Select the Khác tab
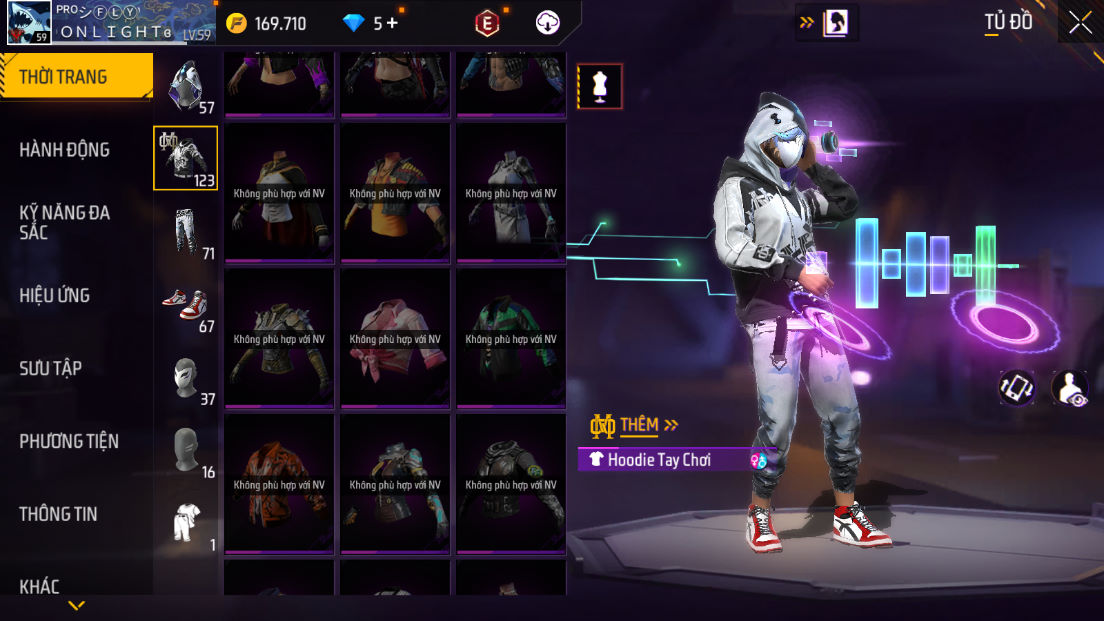This screenshot has height=621, width=1104. click(40, 586)
